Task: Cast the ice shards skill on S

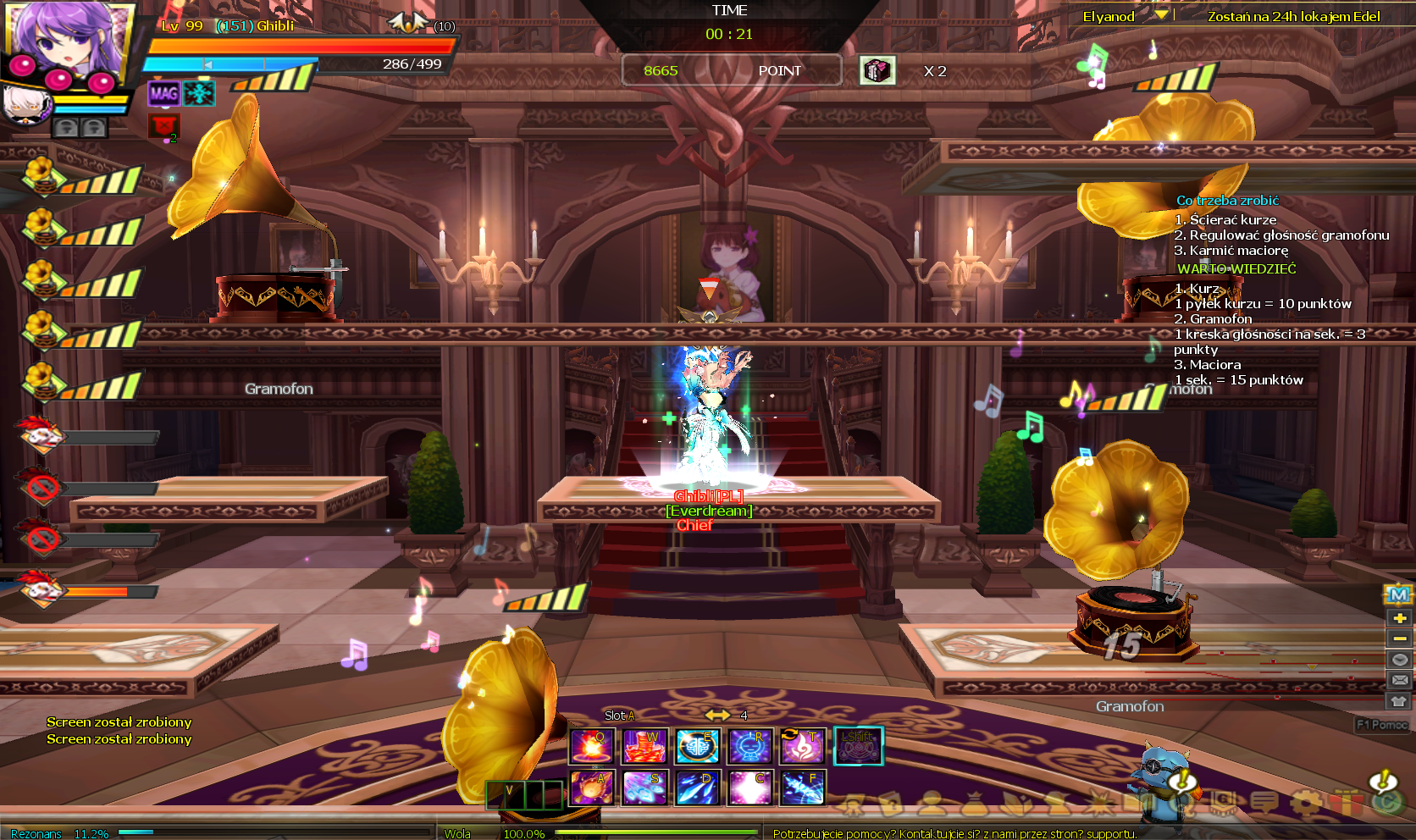Action: [x=644, y=787]
